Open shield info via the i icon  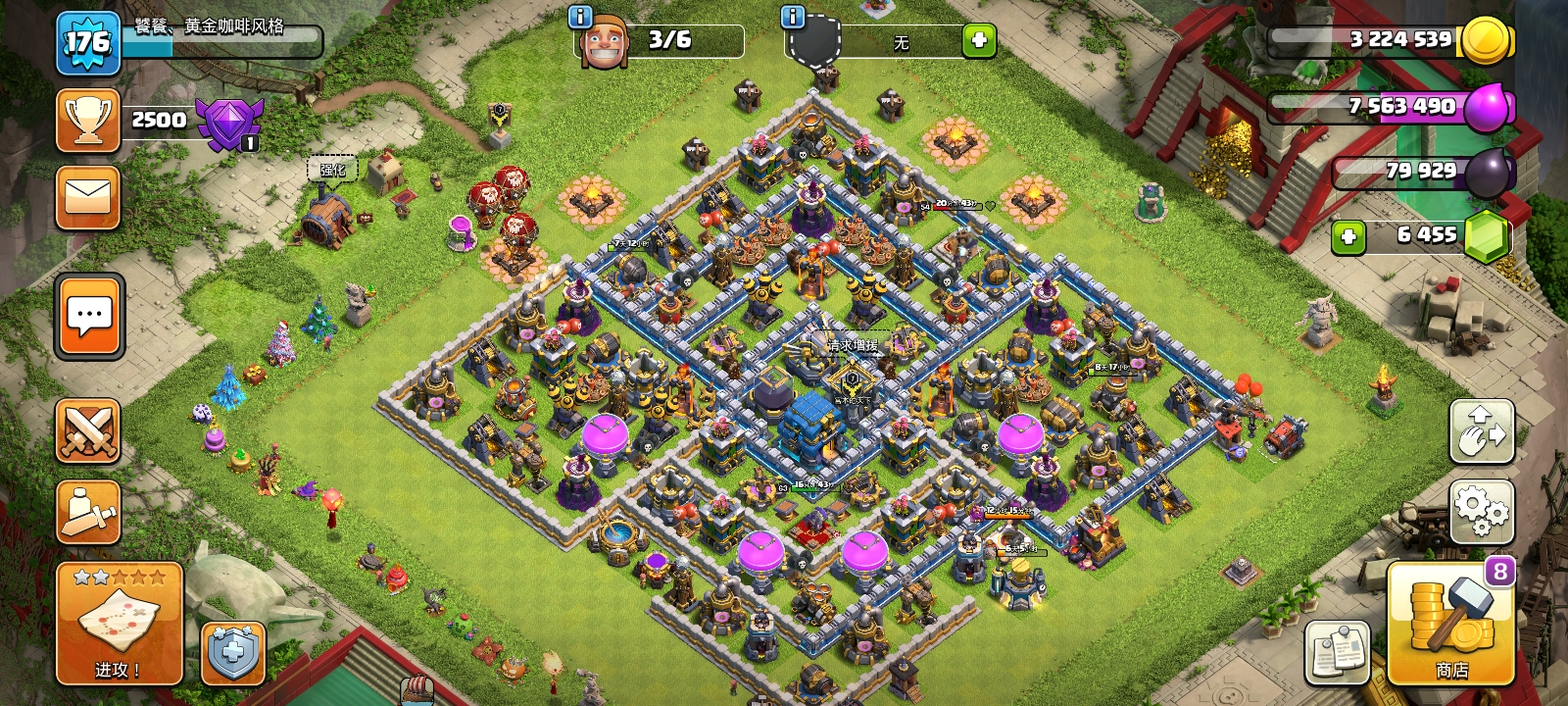[792, 17]
